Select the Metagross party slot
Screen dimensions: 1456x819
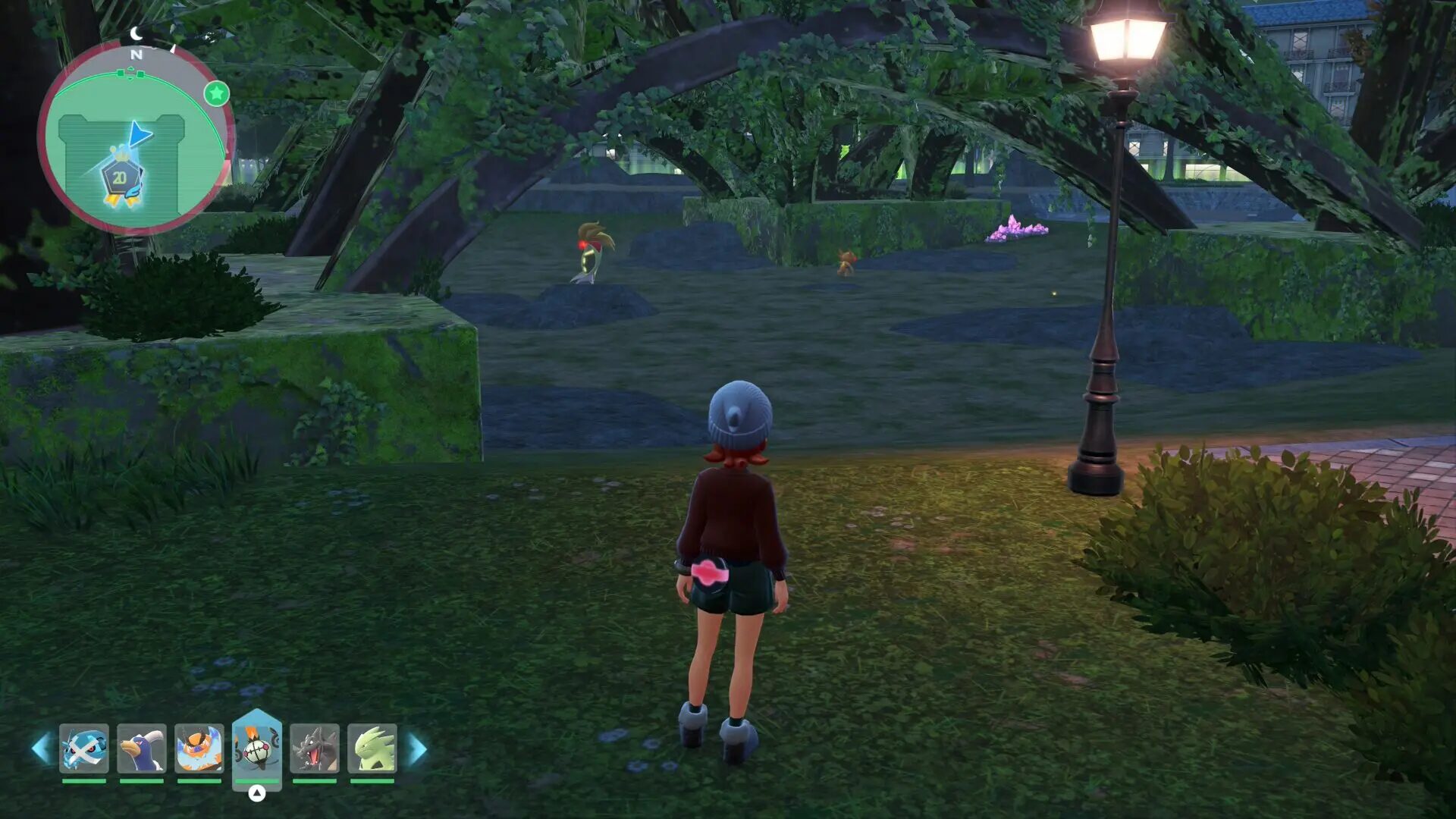[84, 748]
